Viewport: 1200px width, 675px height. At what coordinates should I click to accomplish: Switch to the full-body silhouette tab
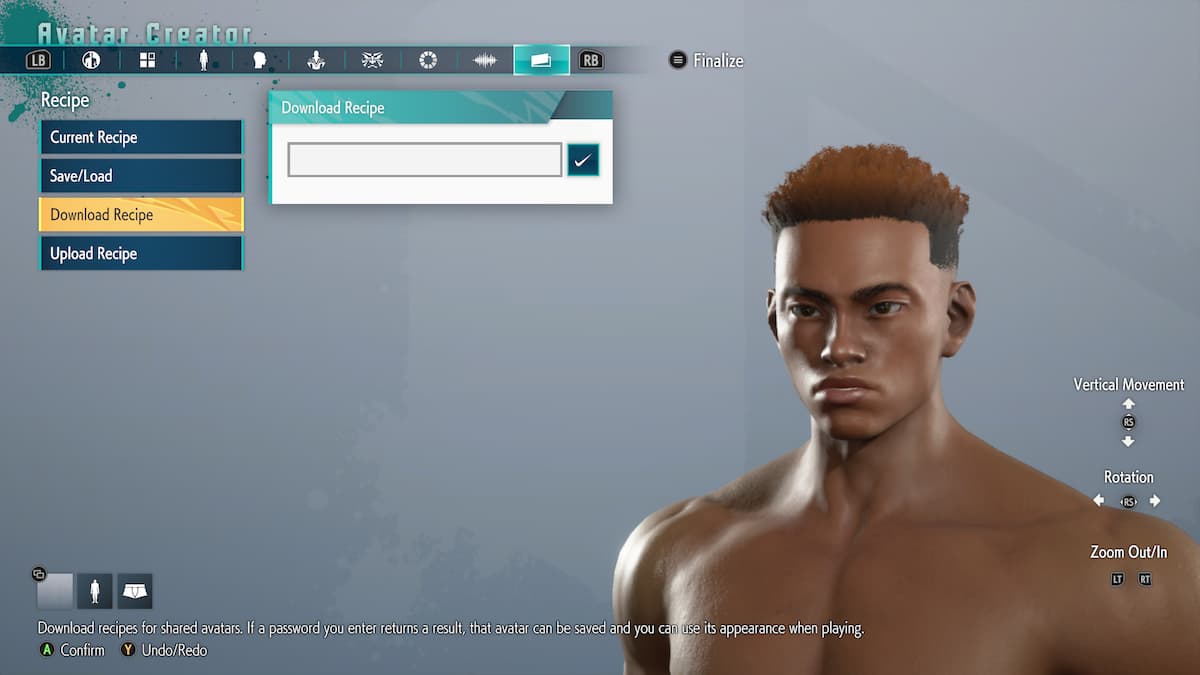(204, 61)
